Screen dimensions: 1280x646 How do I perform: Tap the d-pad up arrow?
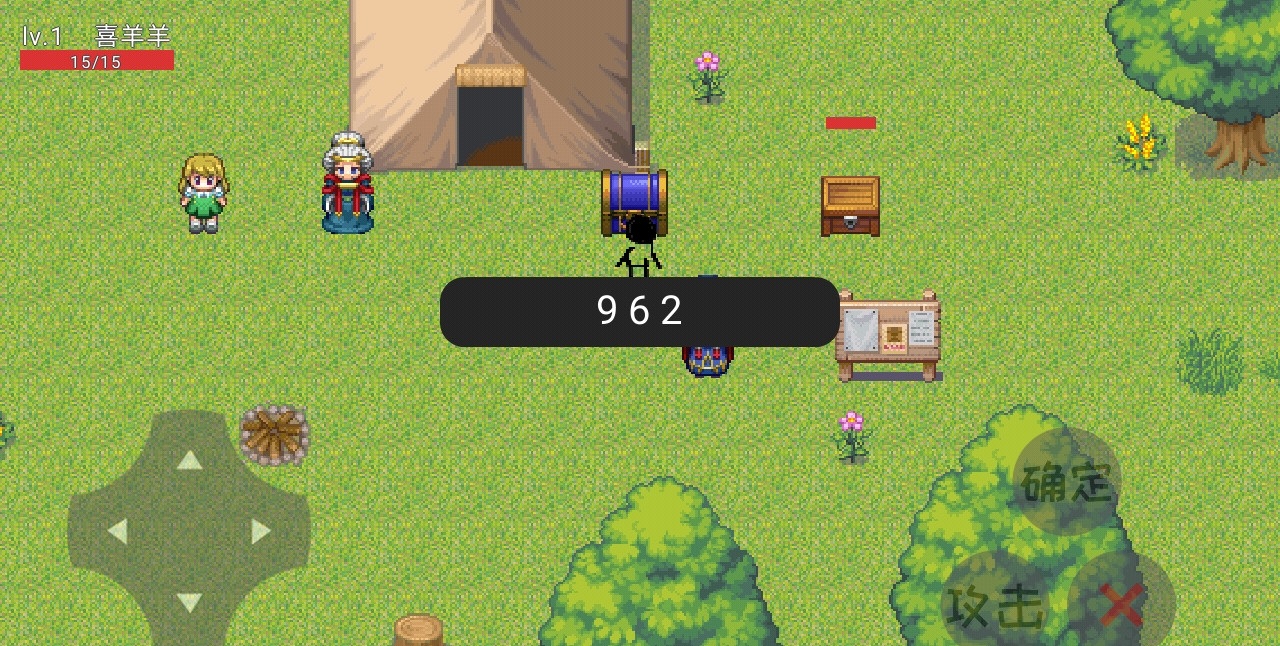point(189,460)
